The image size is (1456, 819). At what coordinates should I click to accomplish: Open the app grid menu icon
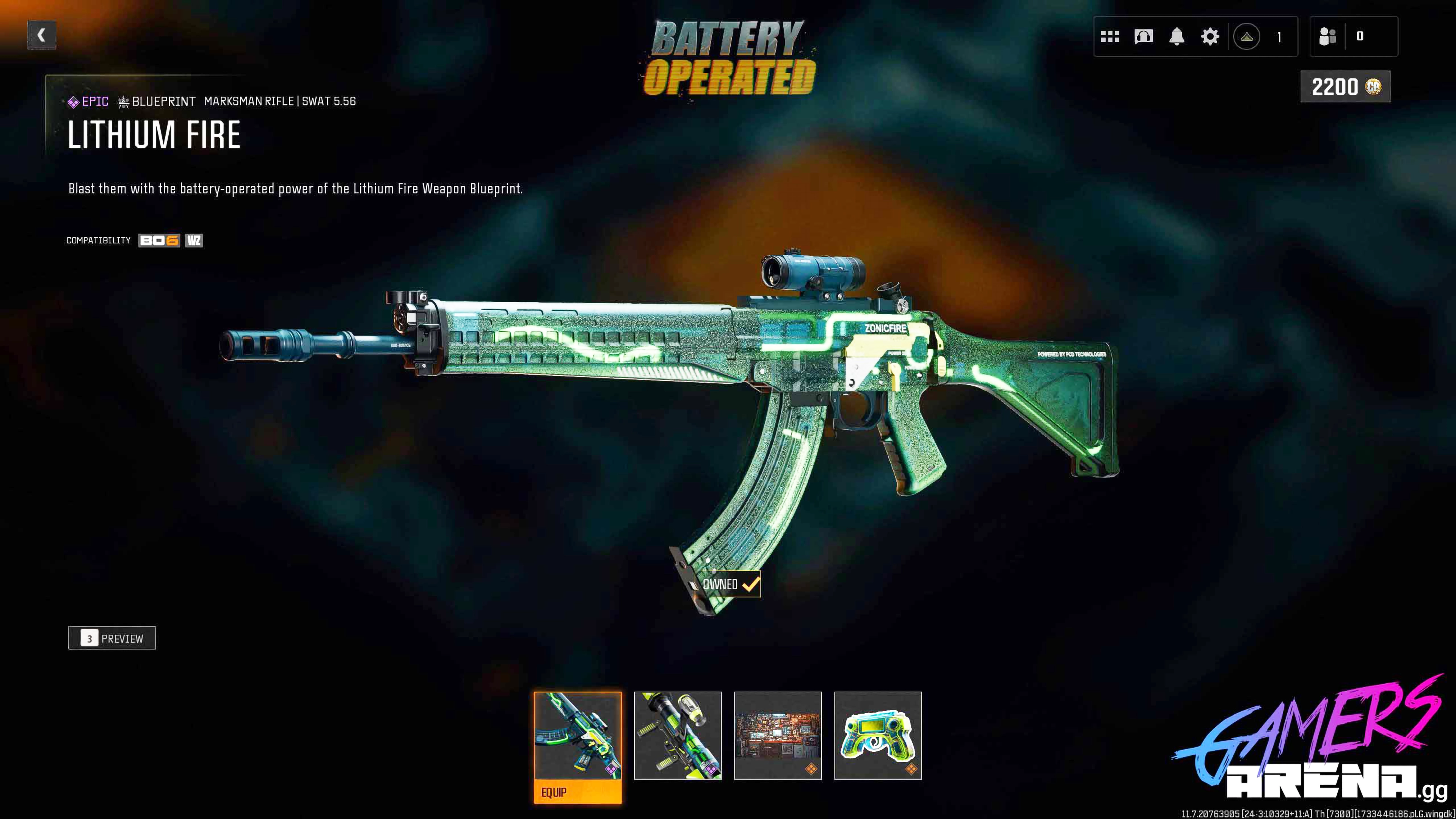coord(1111,36)
